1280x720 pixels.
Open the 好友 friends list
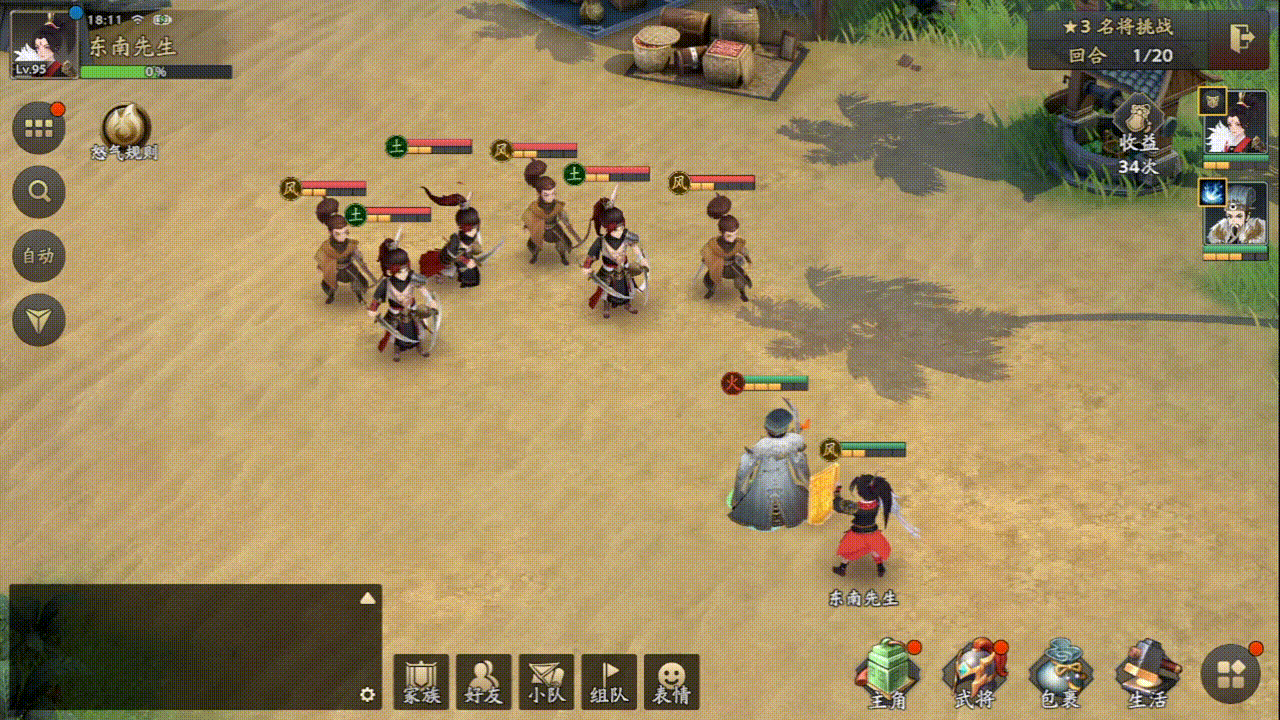pyautogui.click(x=484, y=682)
